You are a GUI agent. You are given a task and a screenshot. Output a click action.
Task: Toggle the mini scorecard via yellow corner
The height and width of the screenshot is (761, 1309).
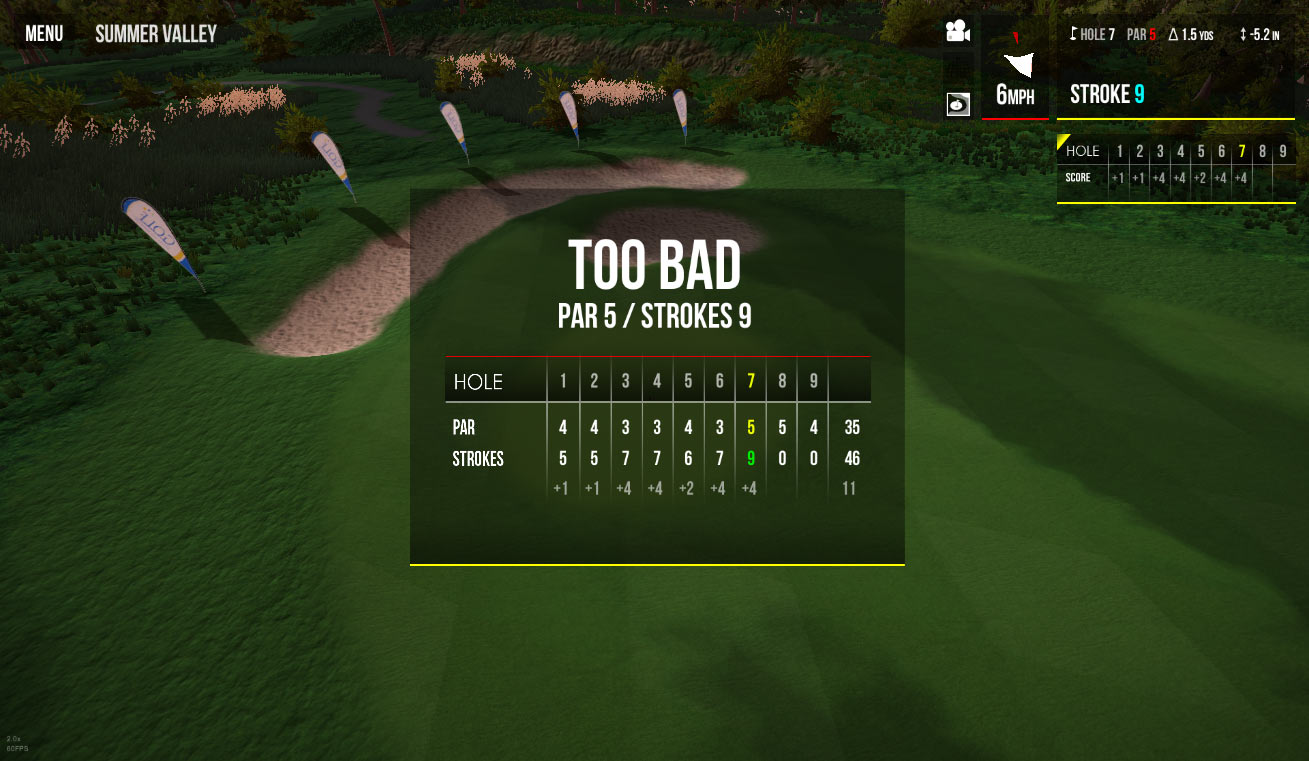coord(1063,140)
